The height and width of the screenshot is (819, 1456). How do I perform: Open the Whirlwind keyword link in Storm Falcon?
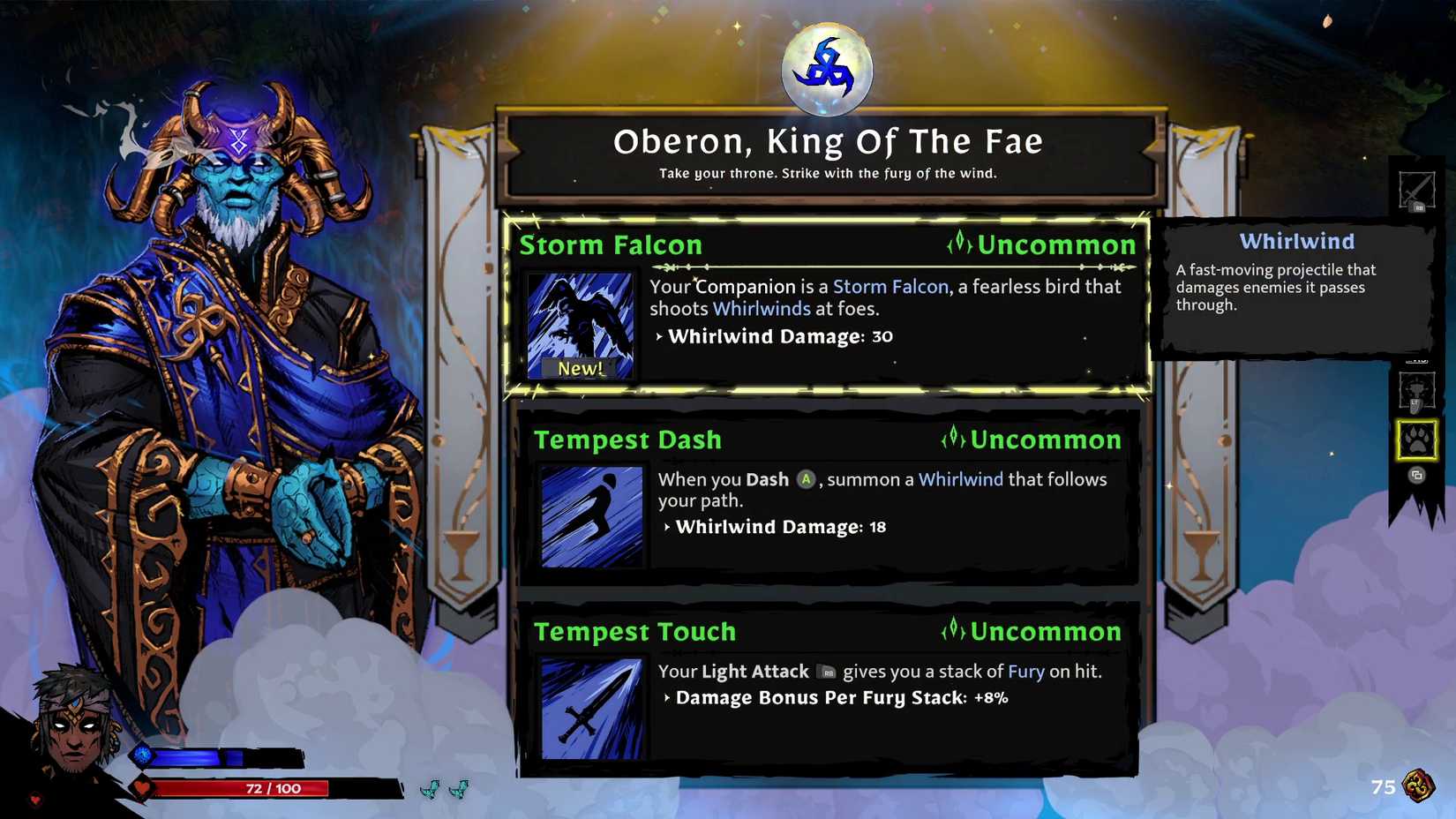pyautogui.click(x=761, y=309)
